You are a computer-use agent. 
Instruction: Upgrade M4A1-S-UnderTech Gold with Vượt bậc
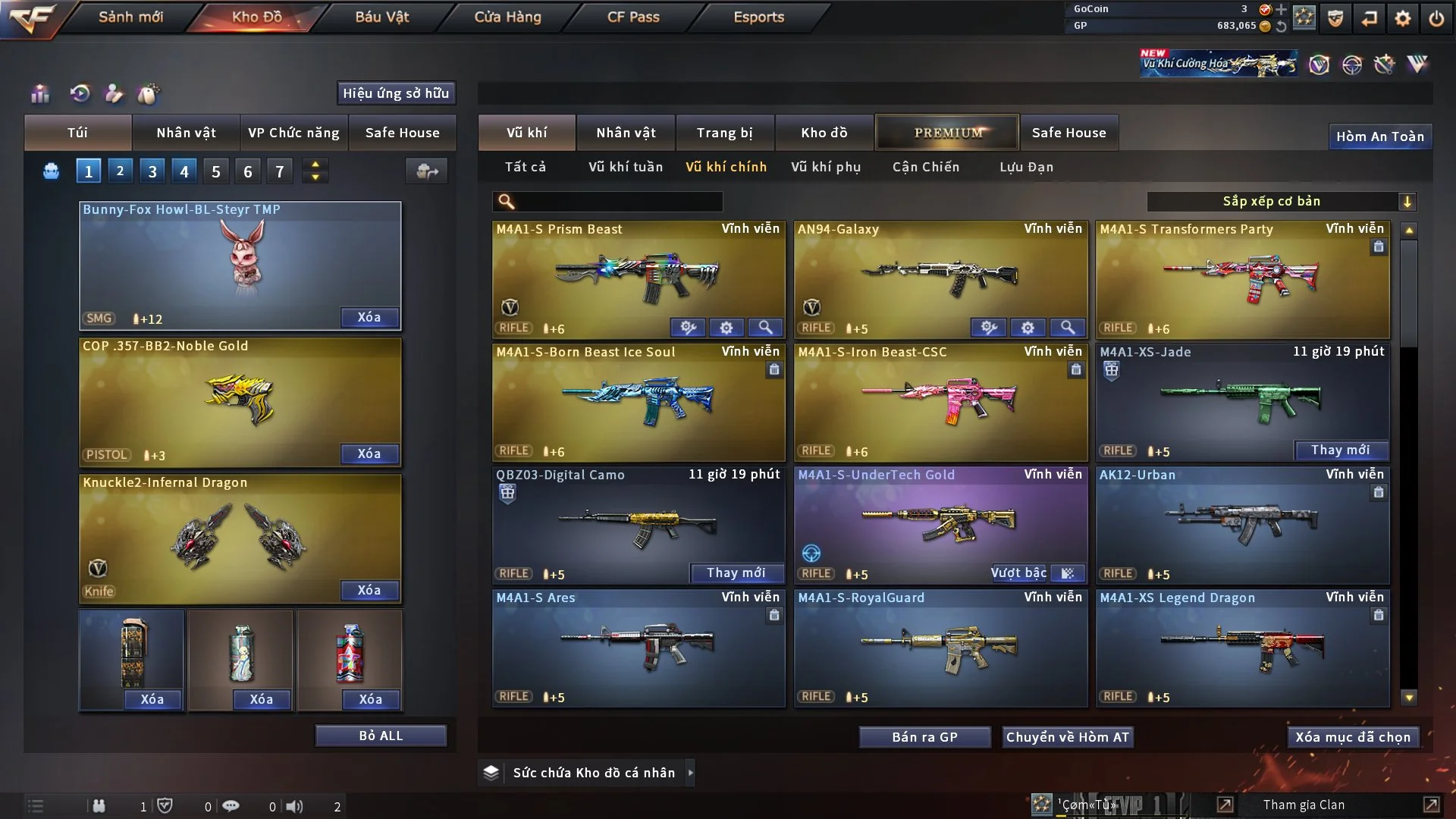coord(1018,573)
